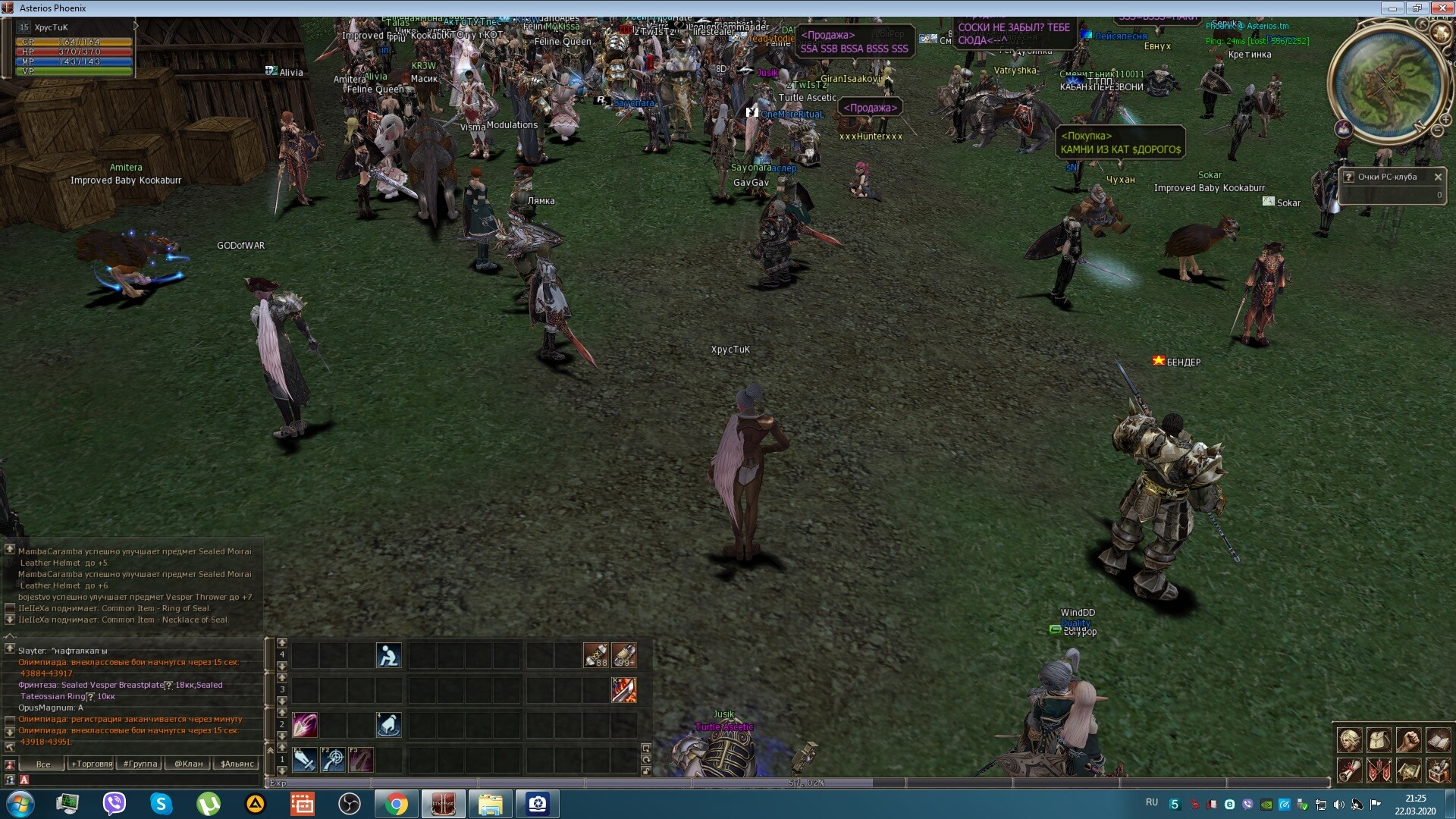Use the sit/stand action on hotbar
1456x819 pixels.
tap(388, 655)
